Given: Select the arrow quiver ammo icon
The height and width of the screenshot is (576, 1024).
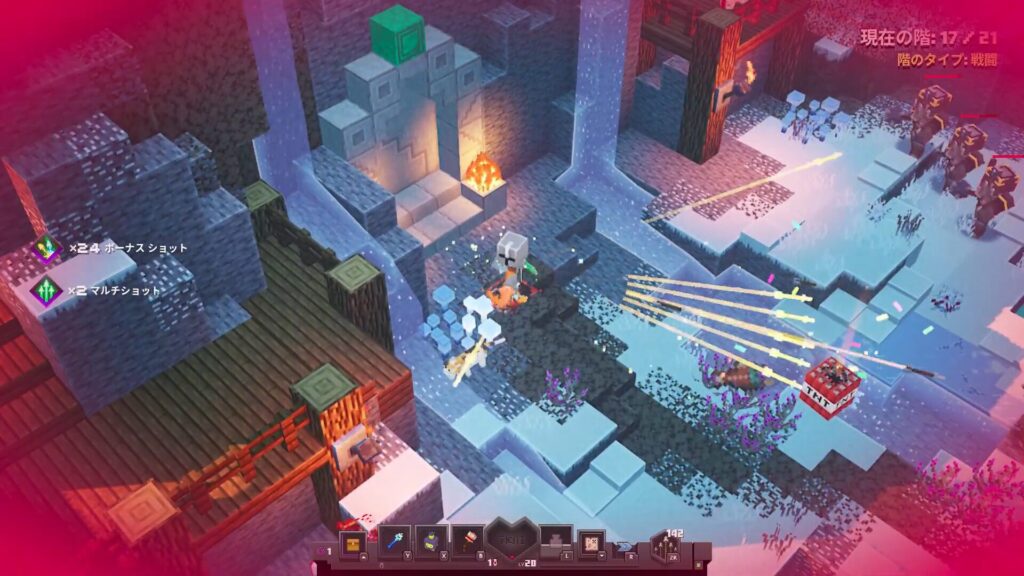Looking at the screenshot, I should [x=665, y=546].
